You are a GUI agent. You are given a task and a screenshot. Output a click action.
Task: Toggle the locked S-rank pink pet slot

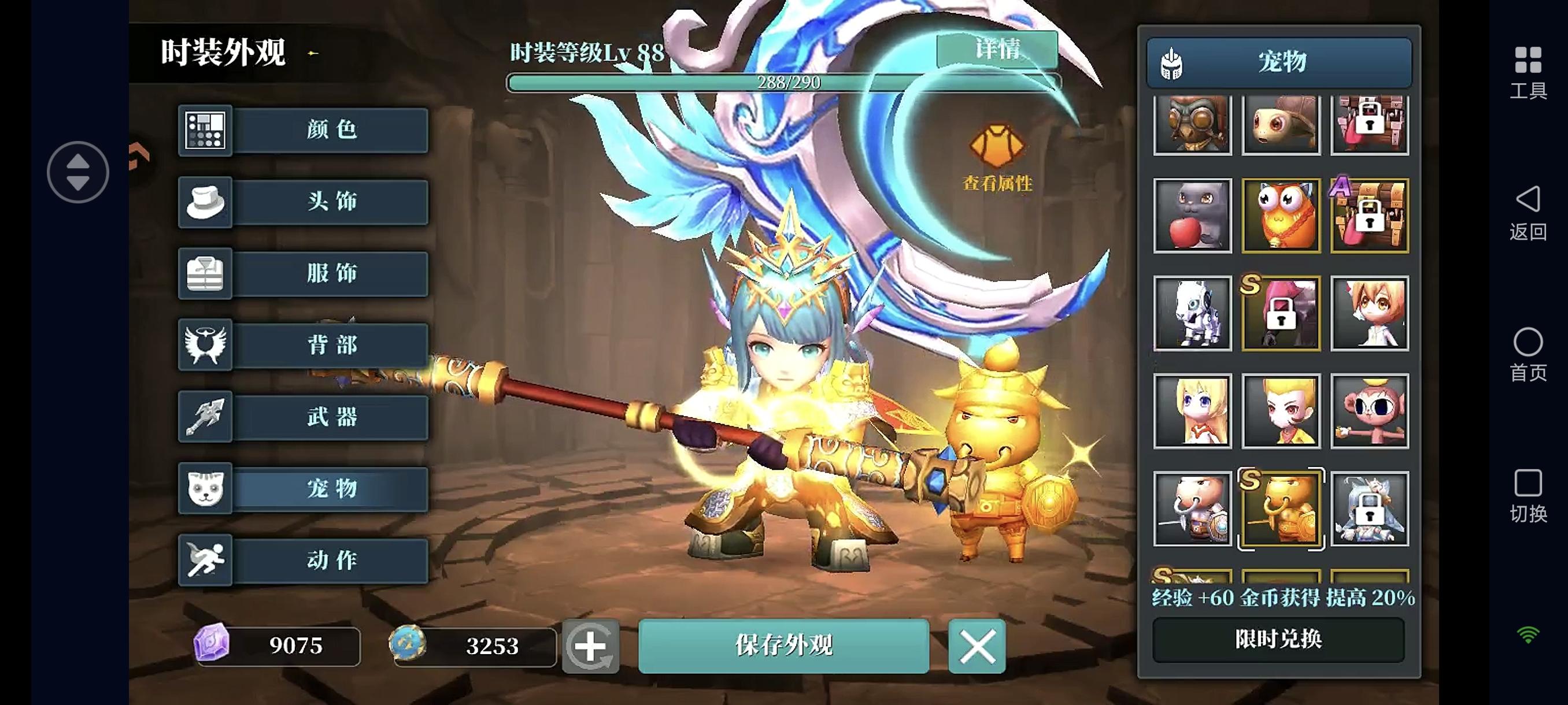[1280, 313]
